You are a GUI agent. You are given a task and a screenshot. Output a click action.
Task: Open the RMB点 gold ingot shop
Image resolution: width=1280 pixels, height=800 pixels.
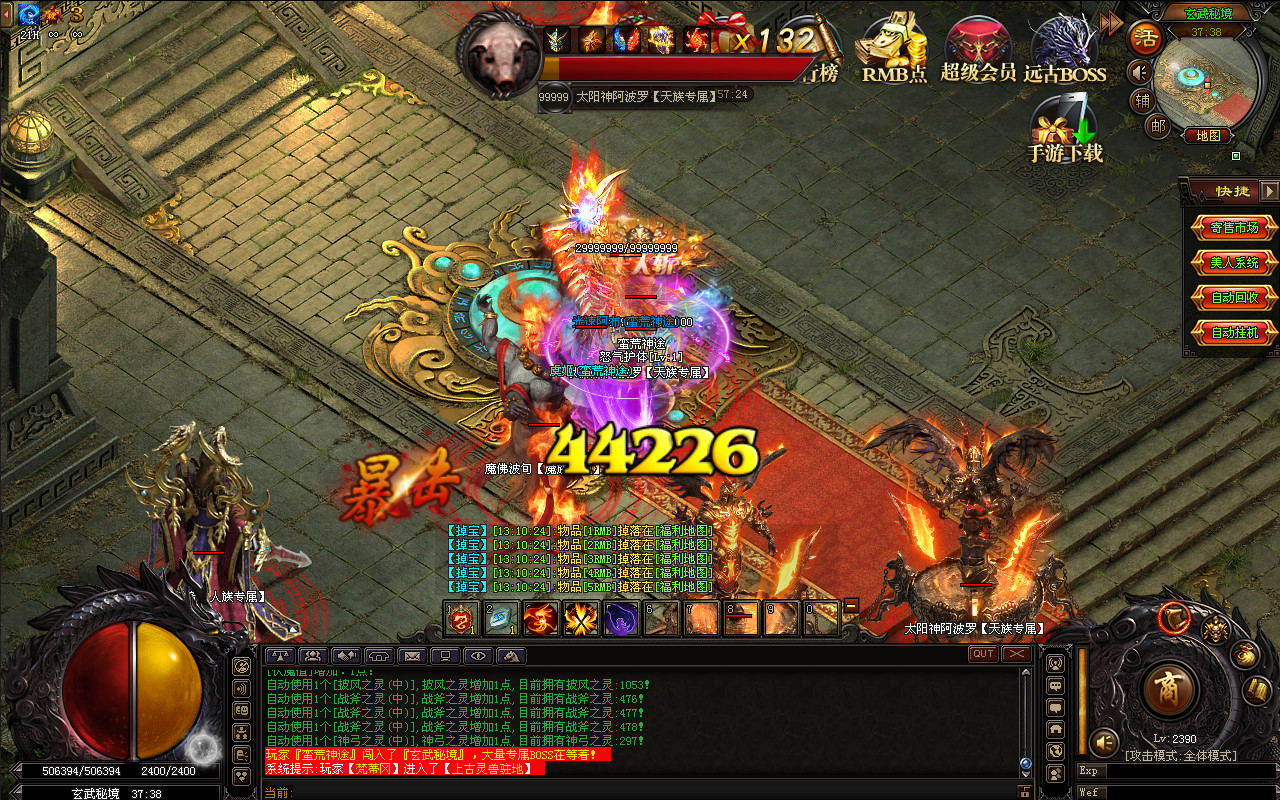[x=894, y=50]
